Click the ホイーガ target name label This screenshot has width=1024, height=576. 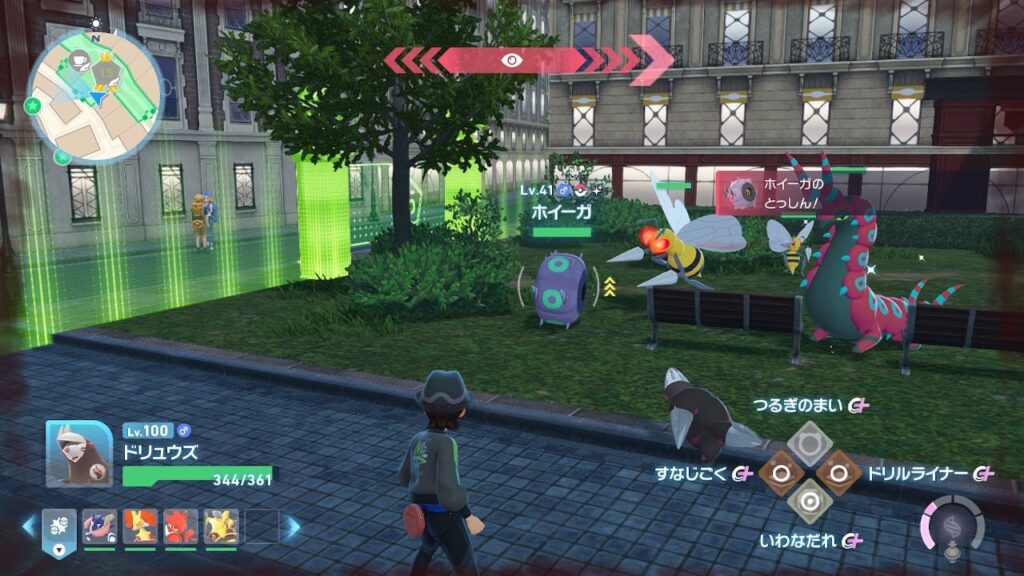[562, 212]
